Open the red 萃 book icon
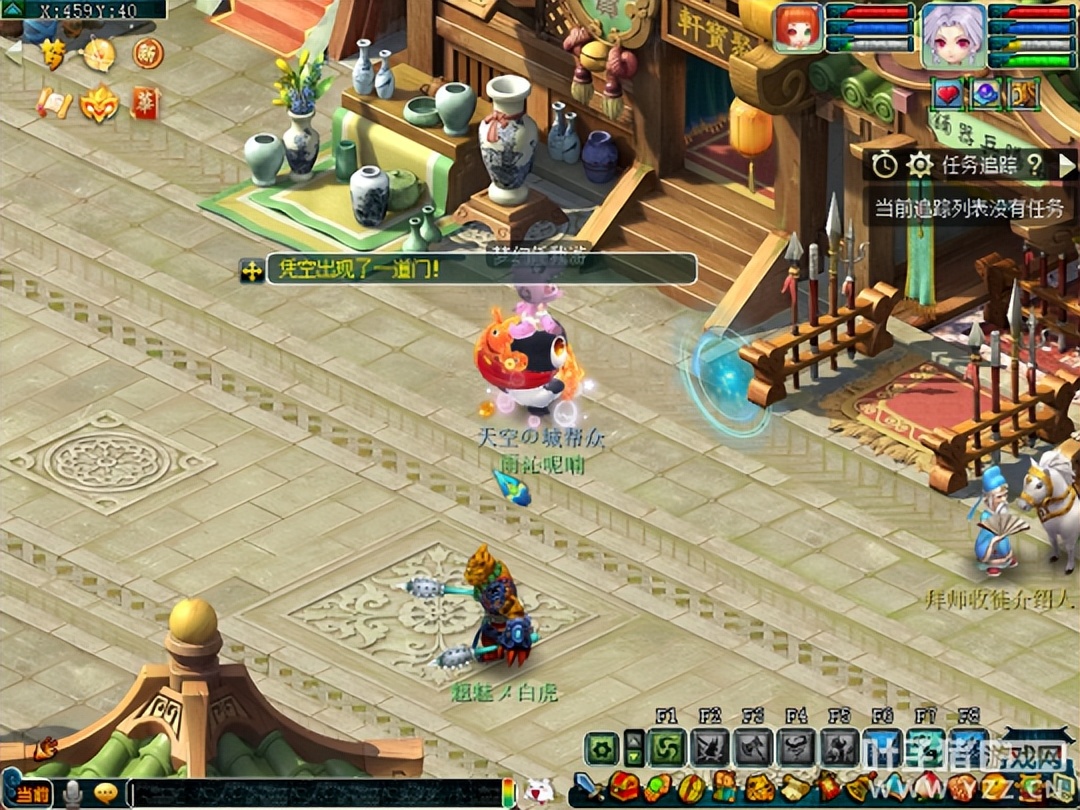 [x=145, y=103]
